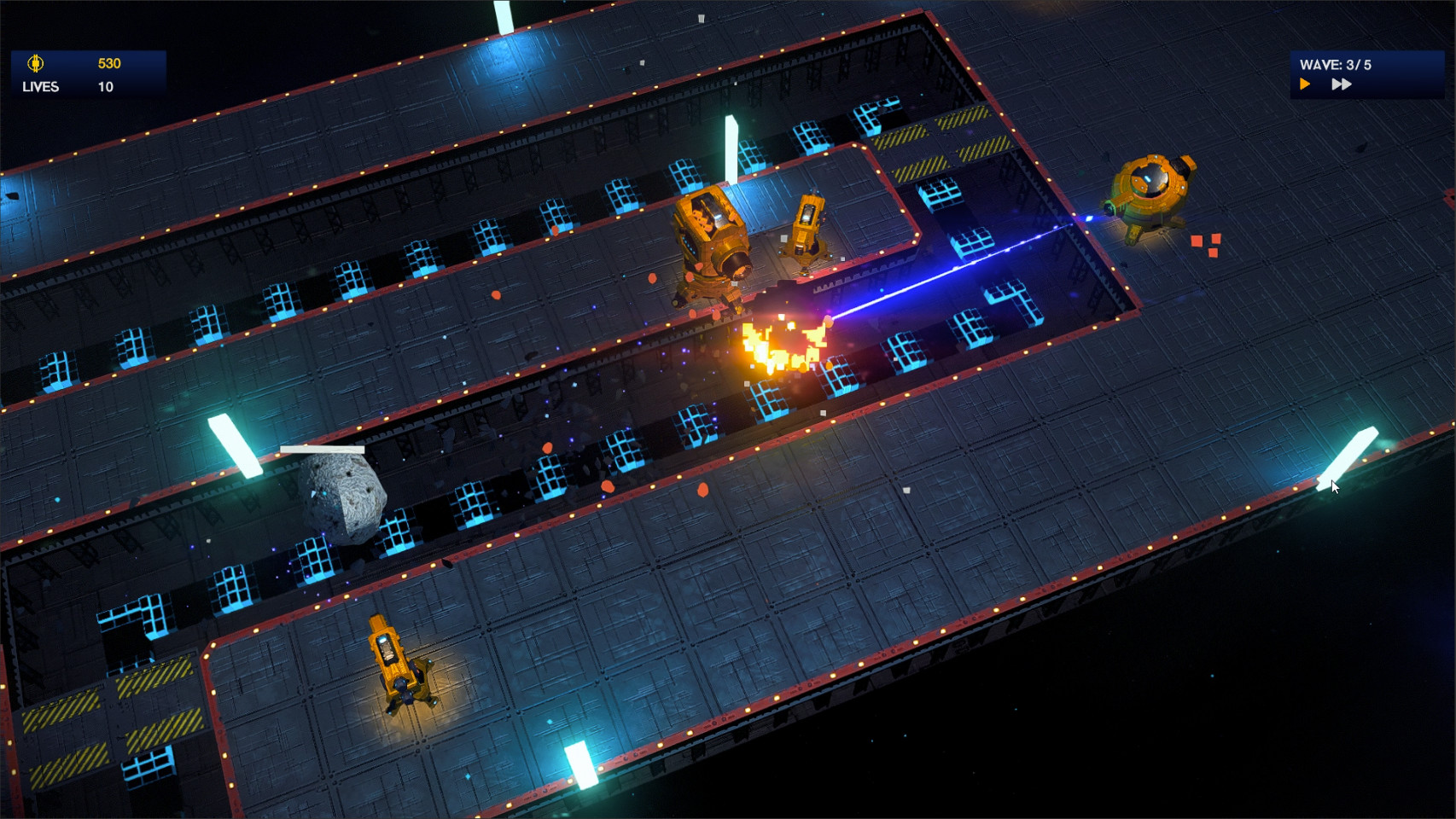Click the gold currency coin icon

point(35,62)
